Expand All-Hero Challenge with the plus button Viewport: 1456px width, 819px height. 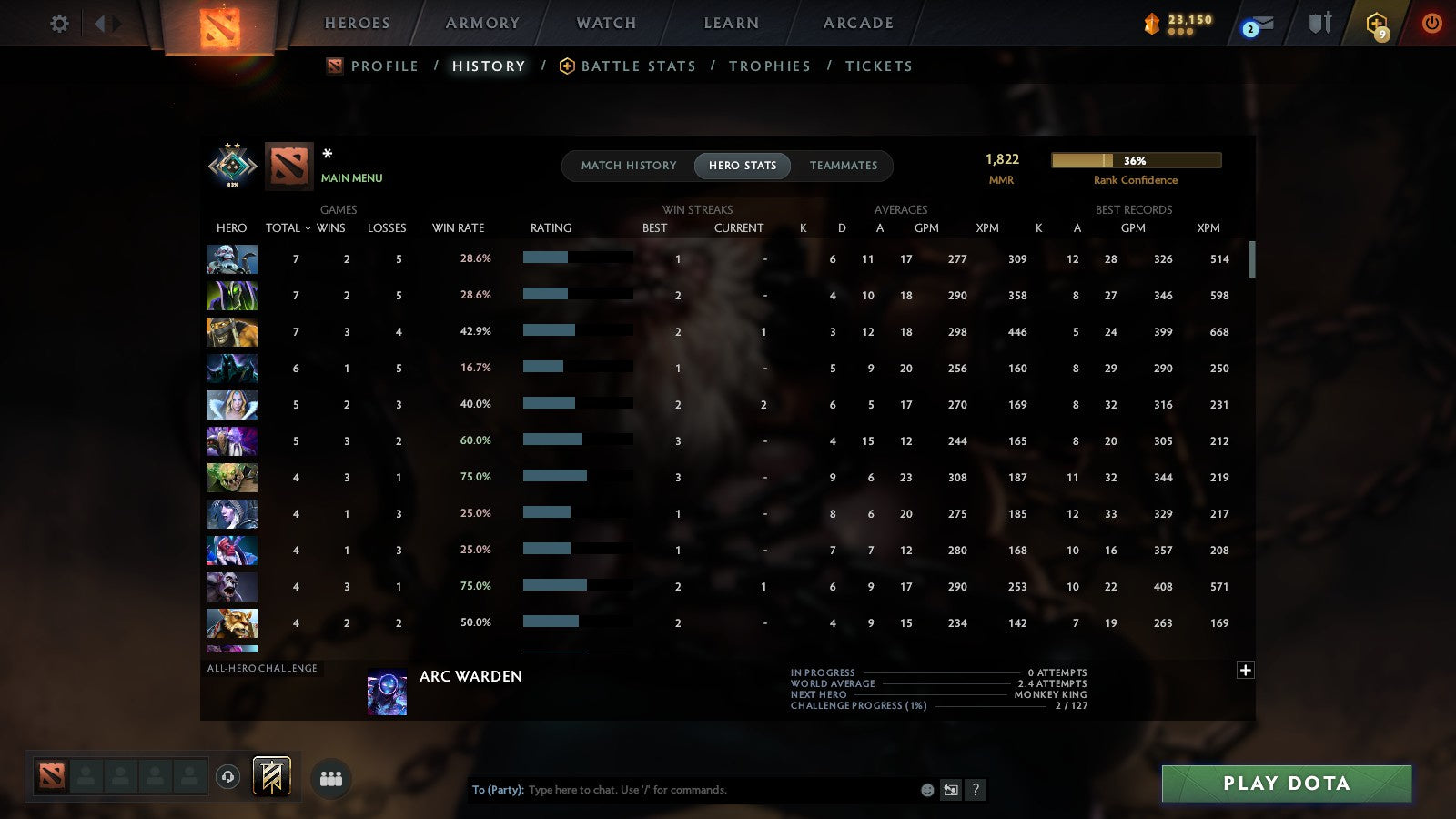pyautogui.click(x=1245, y=670)
